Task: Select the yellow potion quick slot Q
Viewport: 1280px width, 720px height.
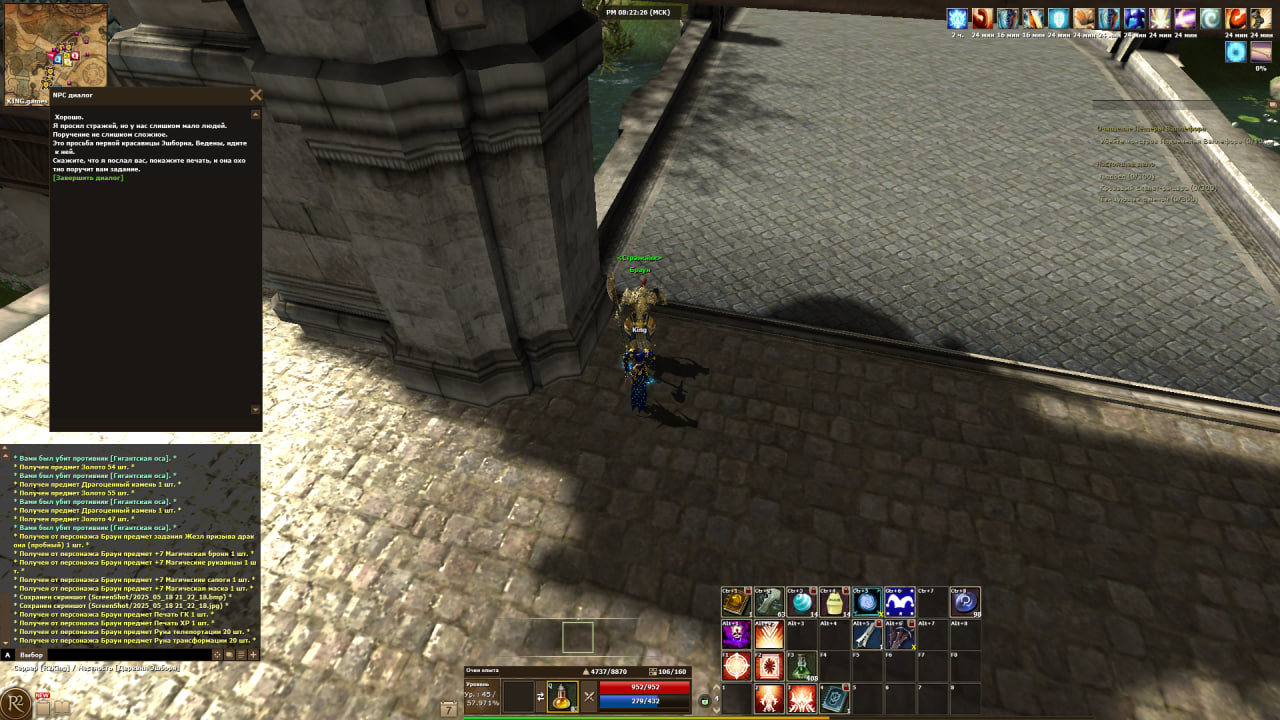Action: point(563,696)
